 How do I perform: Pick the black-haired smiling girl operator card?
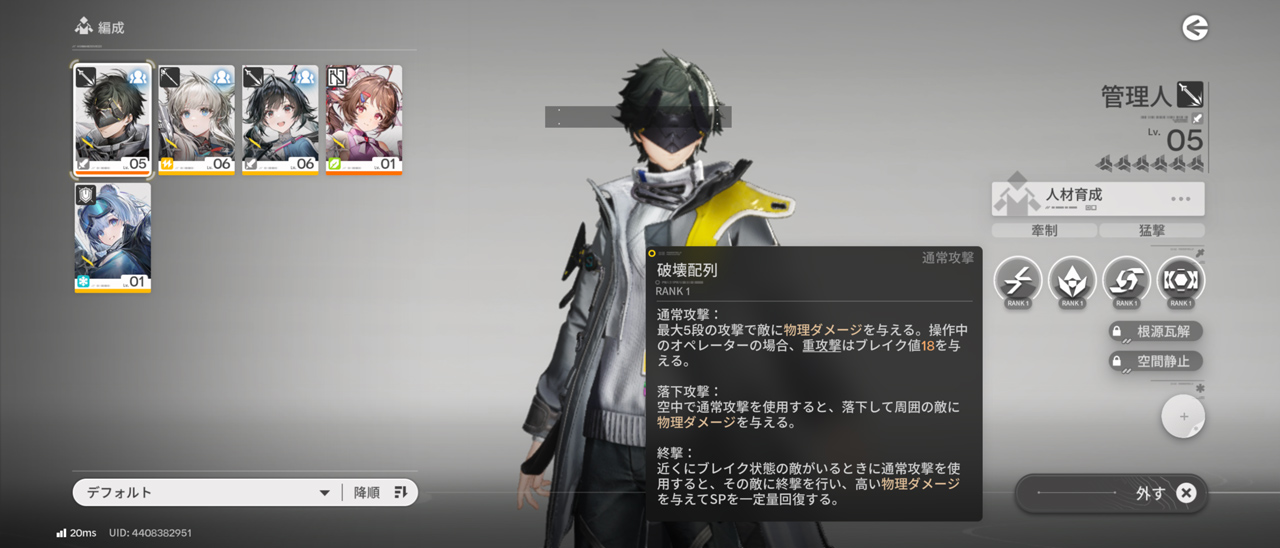[x=280, y=120]
